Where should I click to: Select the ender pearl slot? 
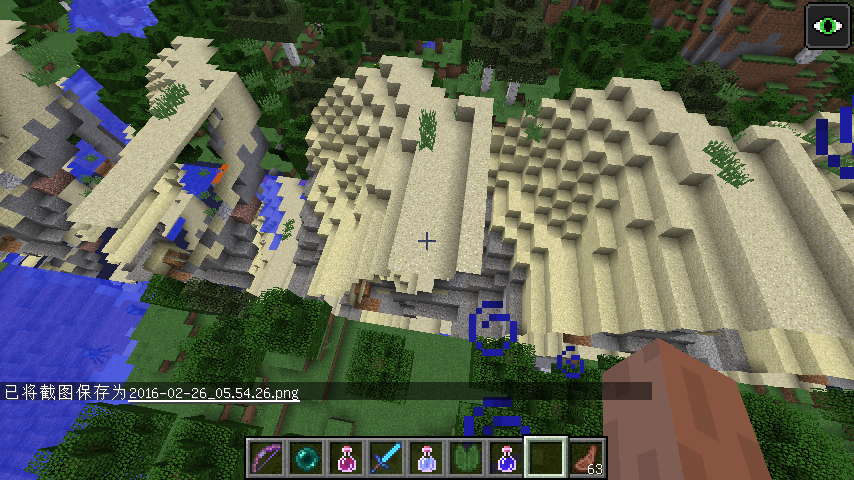[x=307, y=458]
